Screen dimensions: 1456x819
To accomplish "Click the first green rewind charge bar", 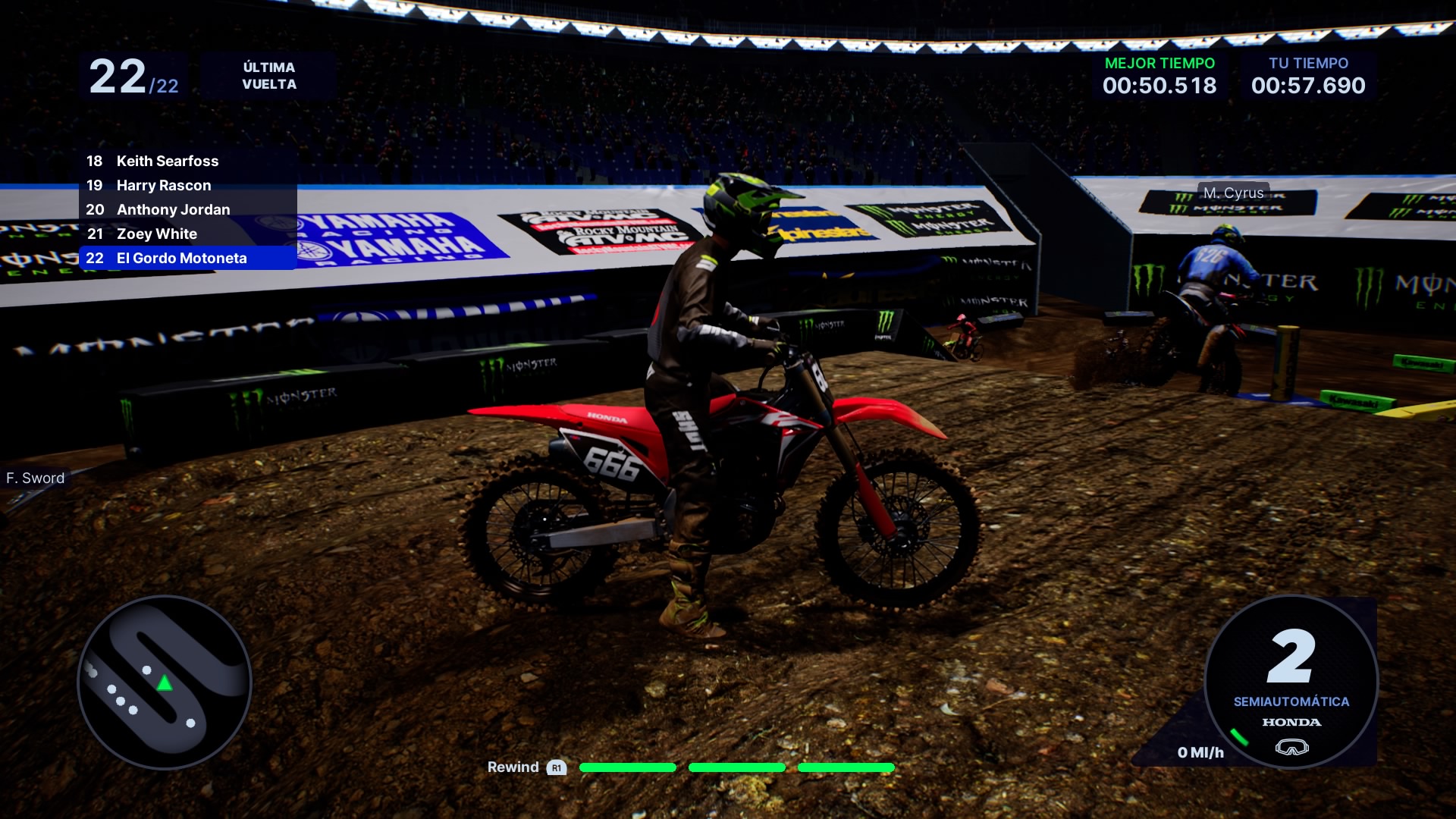I will [627, 767].
